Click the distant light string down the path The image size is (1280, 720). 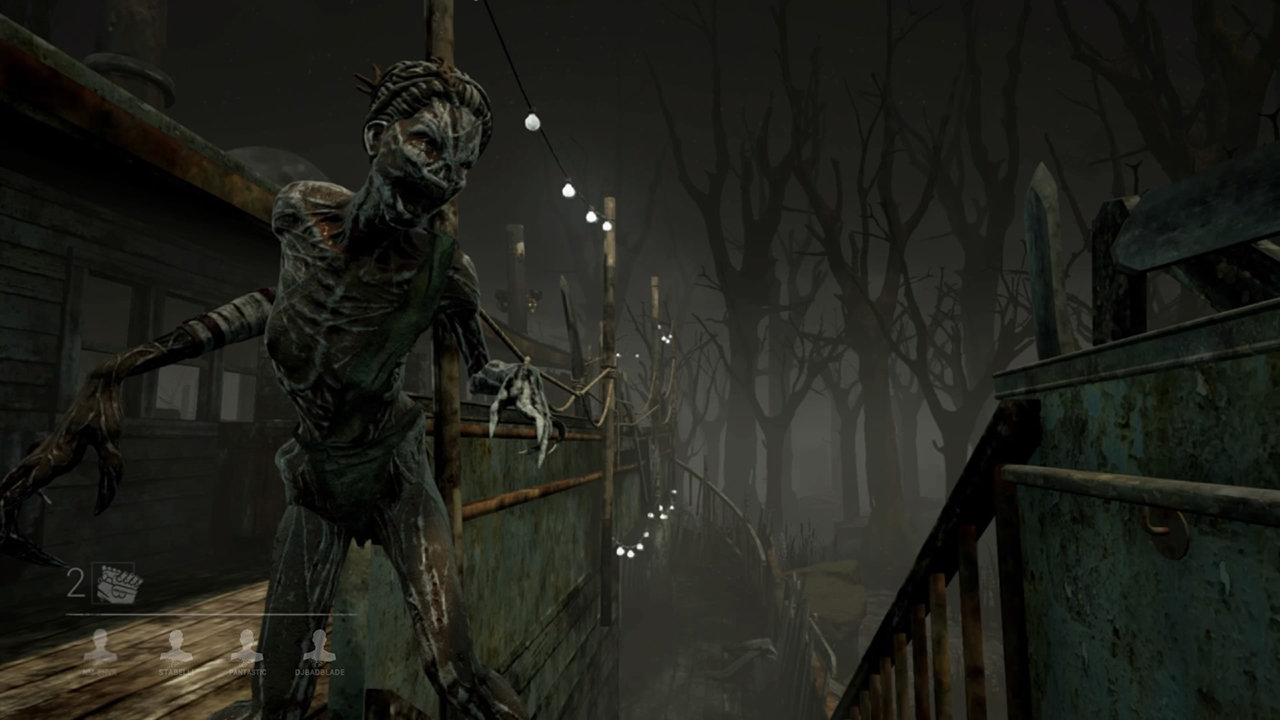click(x=645, y=540)
